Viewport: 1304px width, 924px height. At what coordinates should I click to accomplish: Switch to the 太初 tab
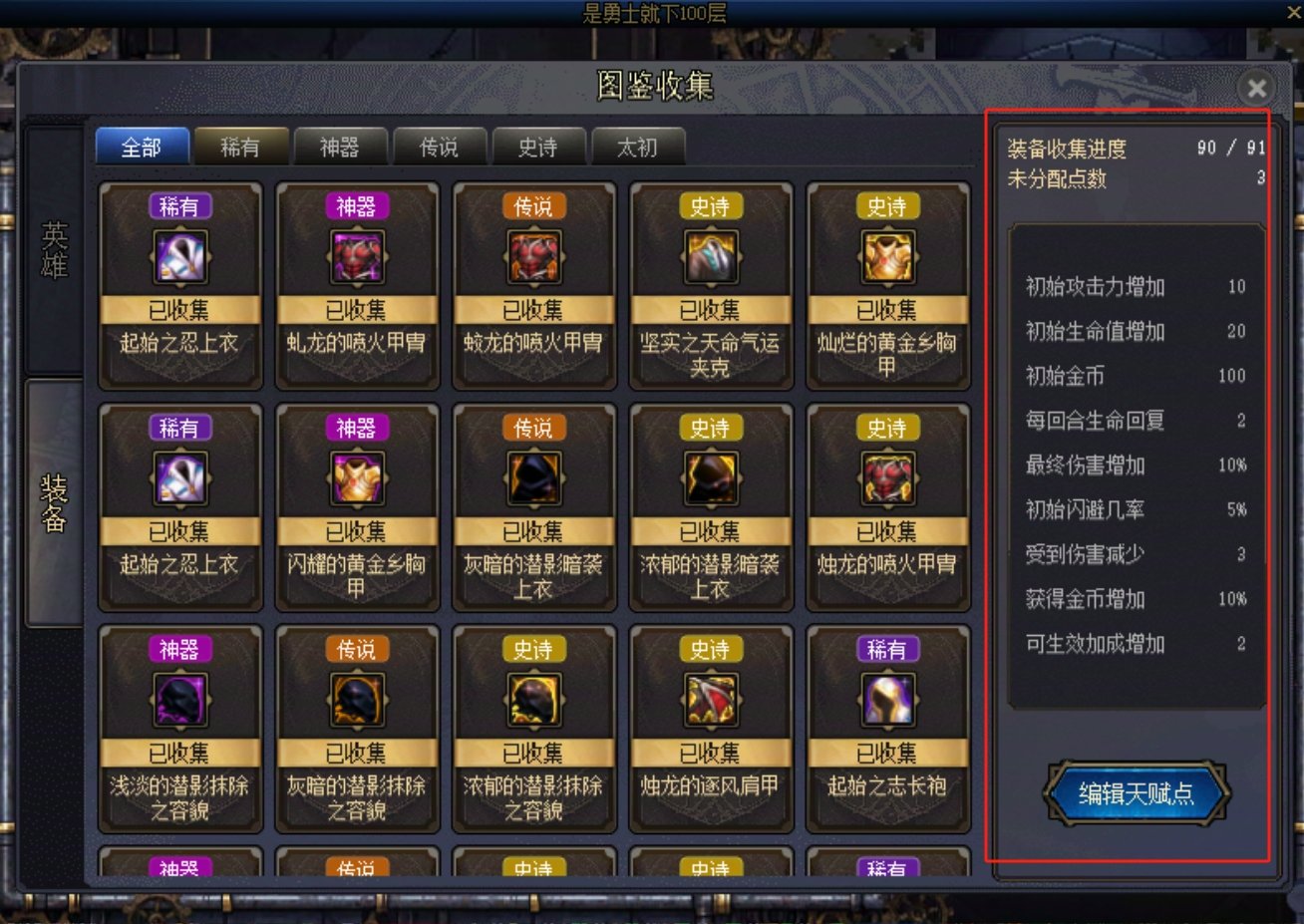637,146
